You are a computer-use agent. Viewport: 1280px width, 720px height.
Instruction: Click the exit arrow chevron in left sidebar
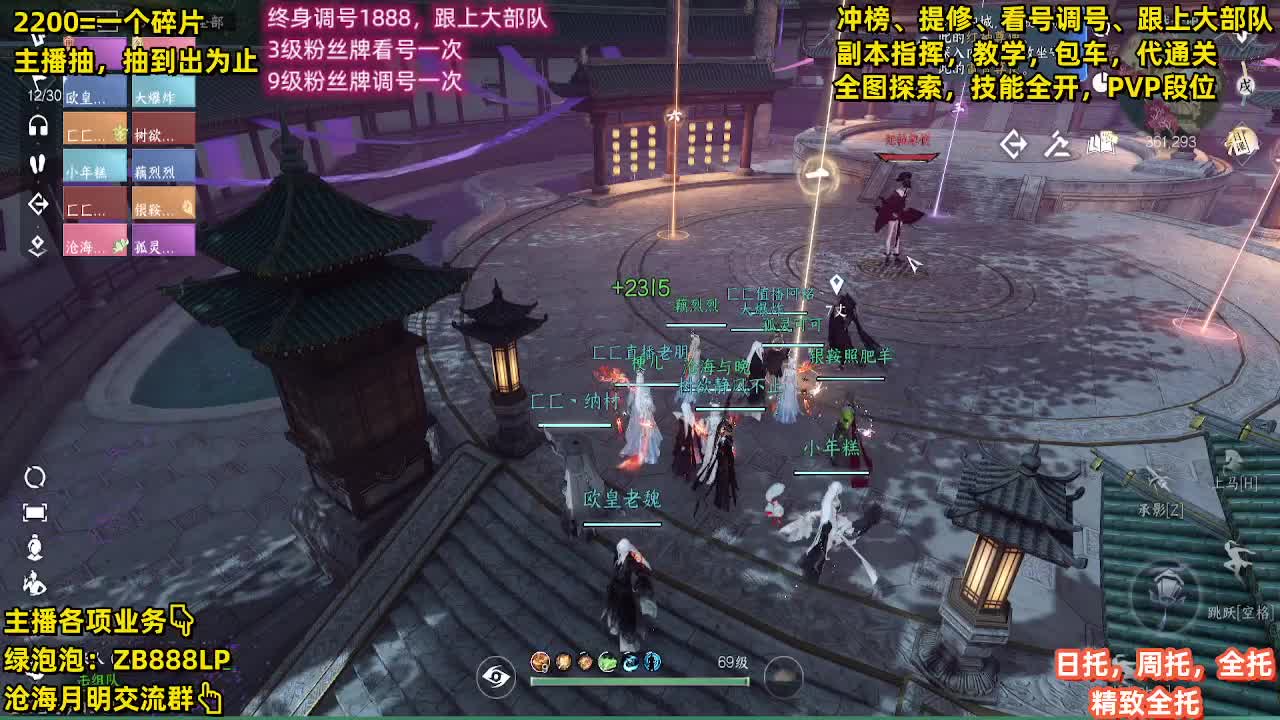click(38, 203)
